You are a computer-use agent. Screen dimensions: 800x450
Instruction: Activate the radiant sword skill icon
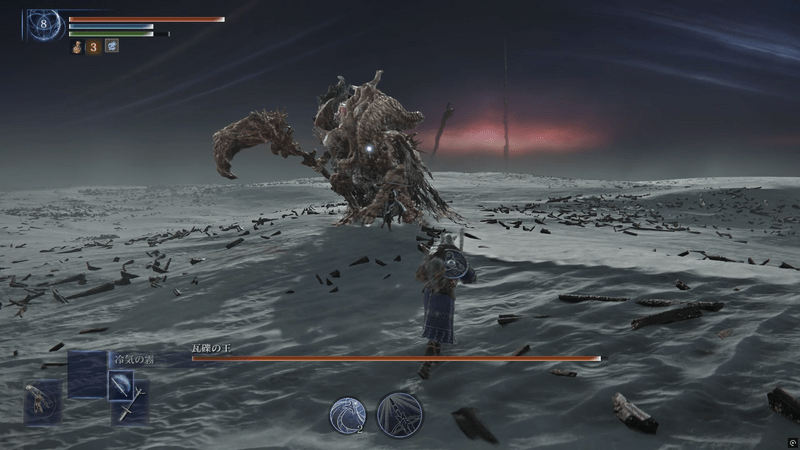pos(399,414)
